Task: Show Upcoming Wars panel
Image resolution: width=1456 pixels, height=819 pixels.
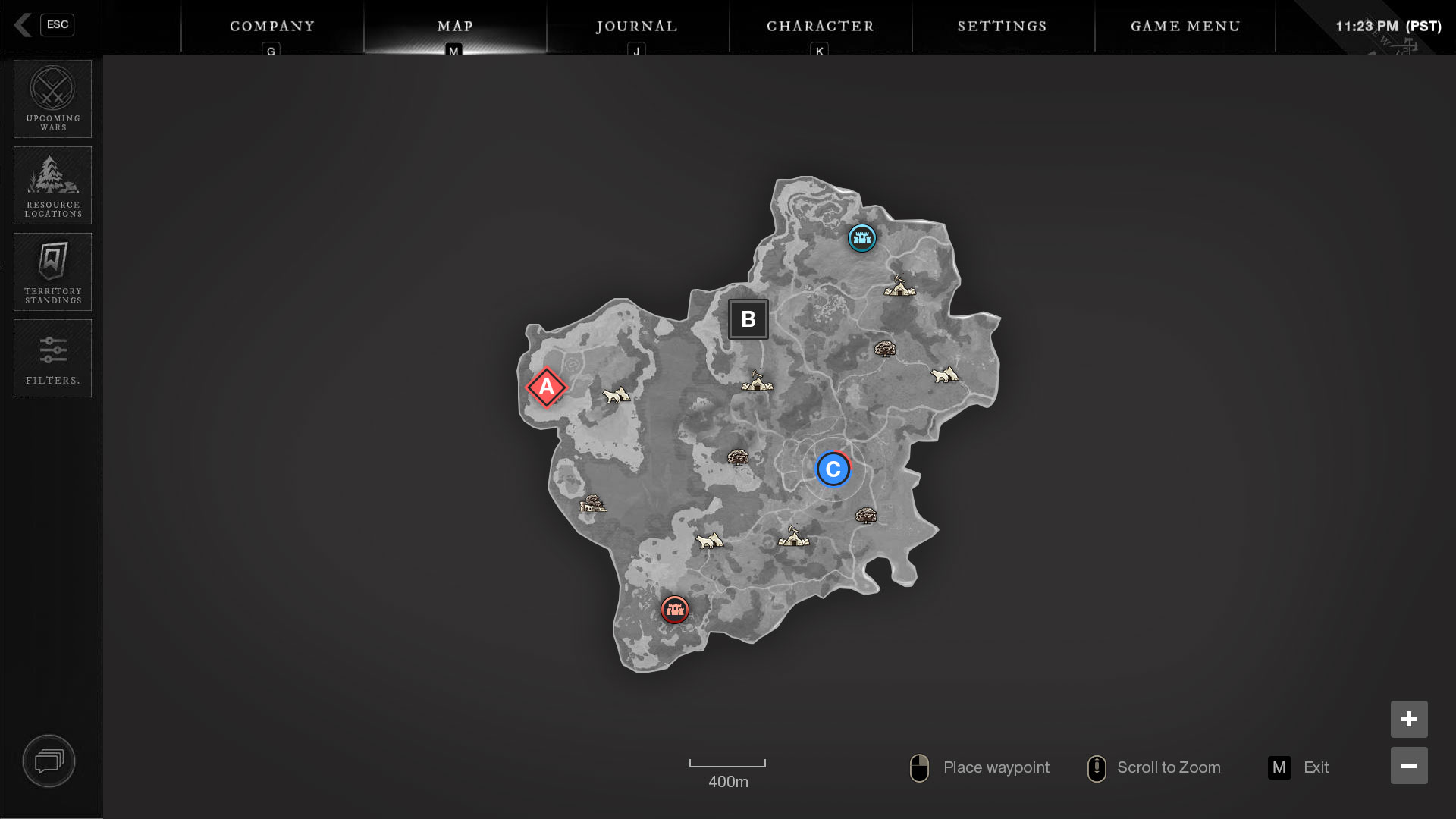Action: 53,99
